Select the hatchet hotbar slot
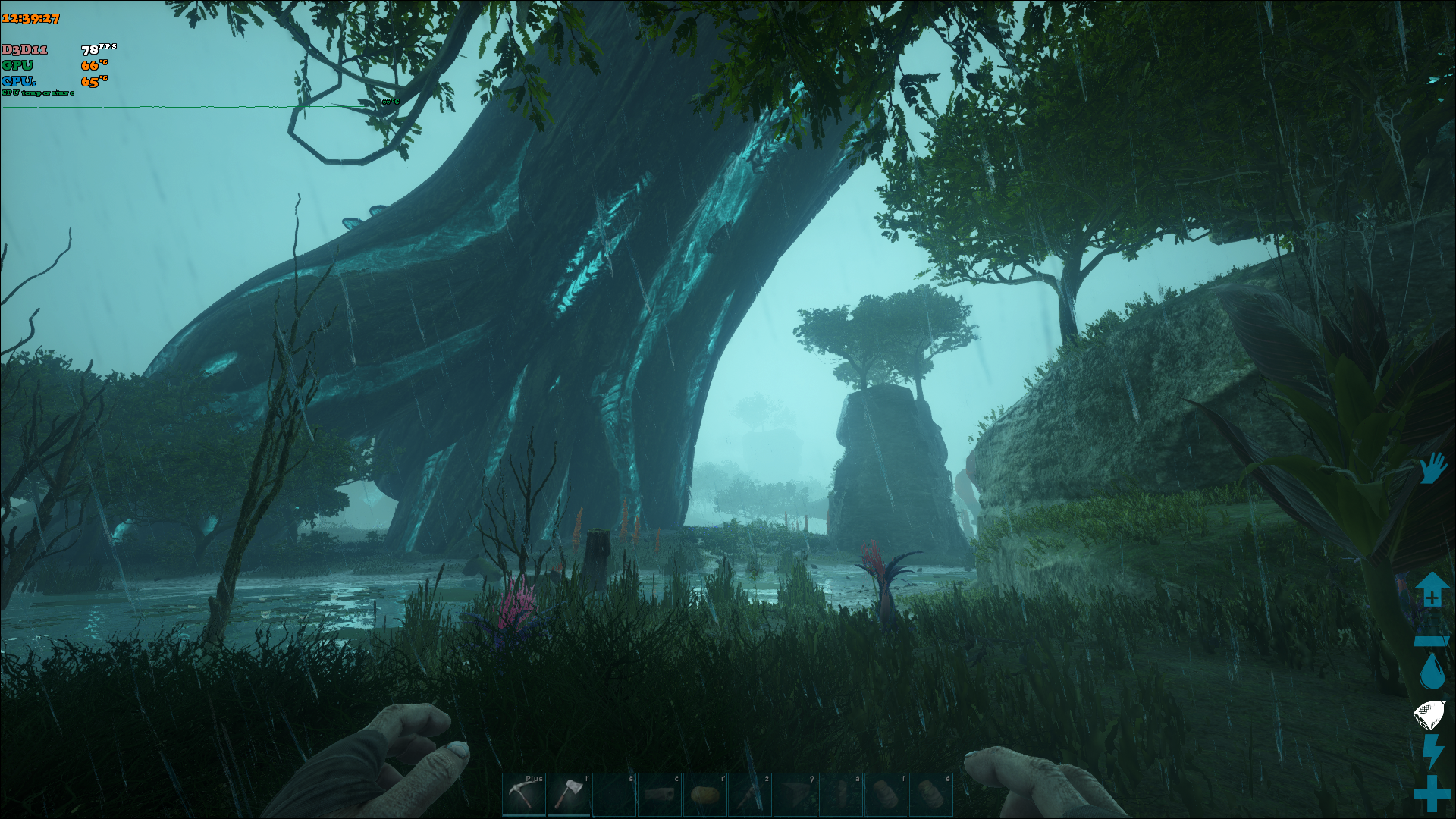The width and height of the screenshot is (1456, 819). (x=569, y=794)
